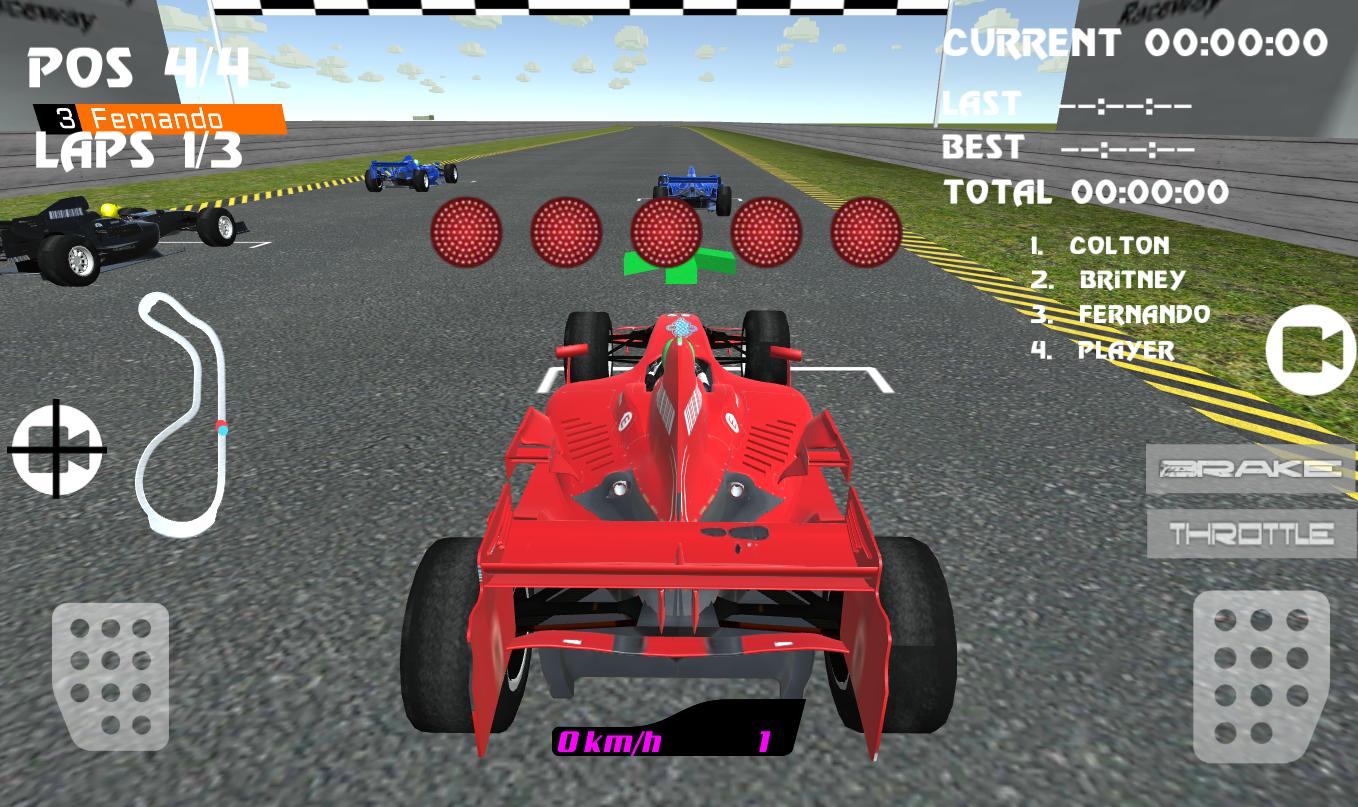Tap the camera view switch icon

click(x=1310, y=350)
